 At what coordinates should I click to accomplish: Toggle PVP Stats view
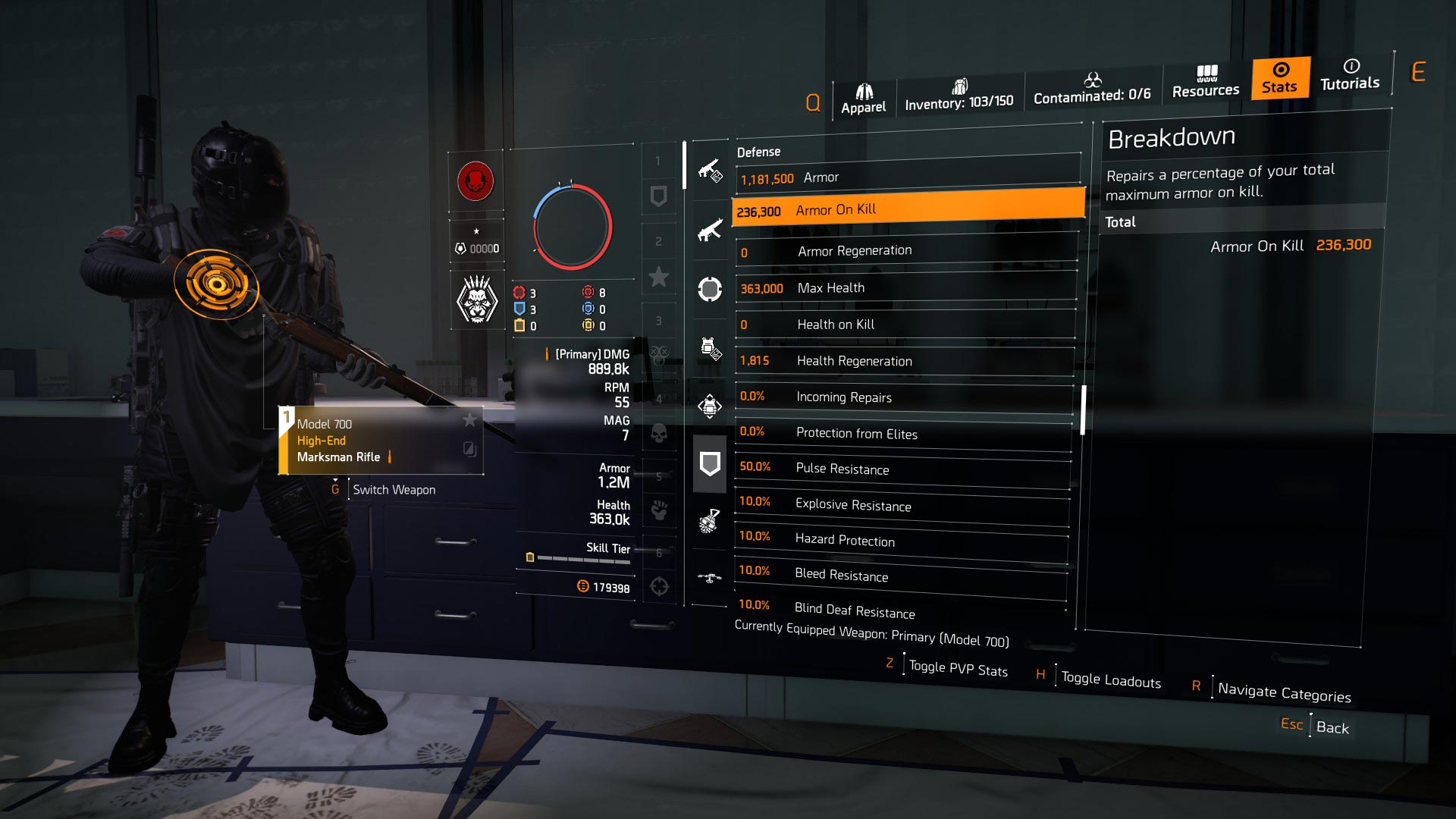[x=958, y=669]
